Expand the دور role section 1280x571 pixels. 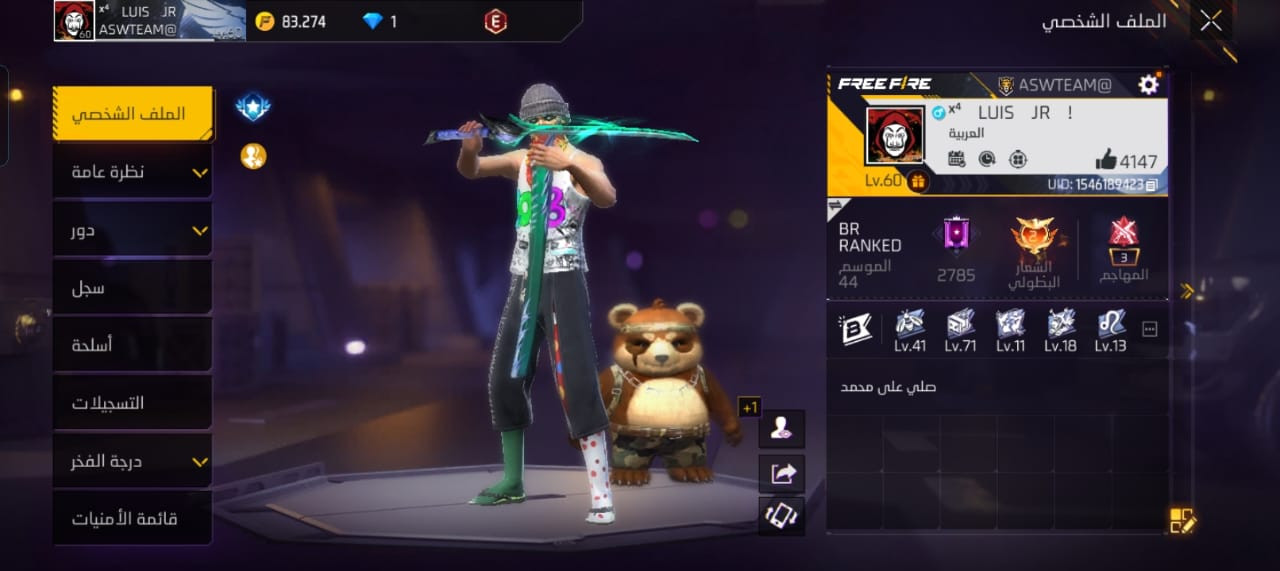pos(133,230)
